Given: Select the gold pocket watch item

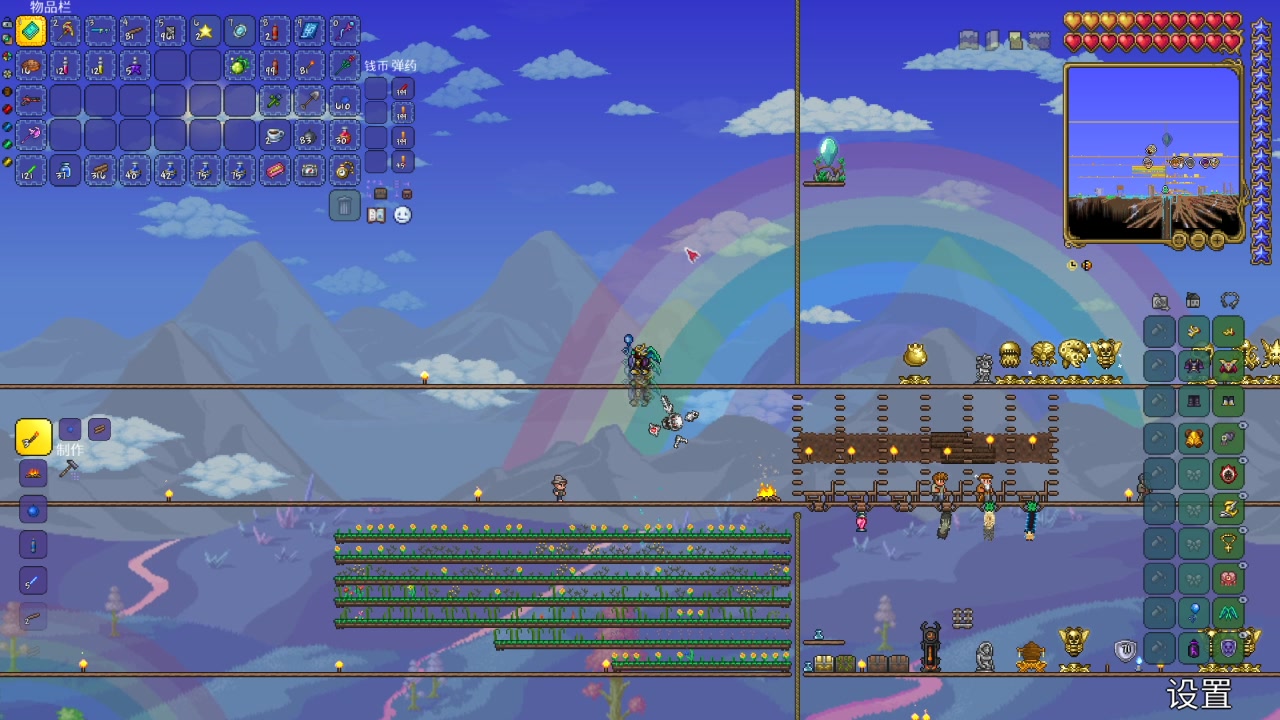Looking at the screenshot, I should pos(344,171).
